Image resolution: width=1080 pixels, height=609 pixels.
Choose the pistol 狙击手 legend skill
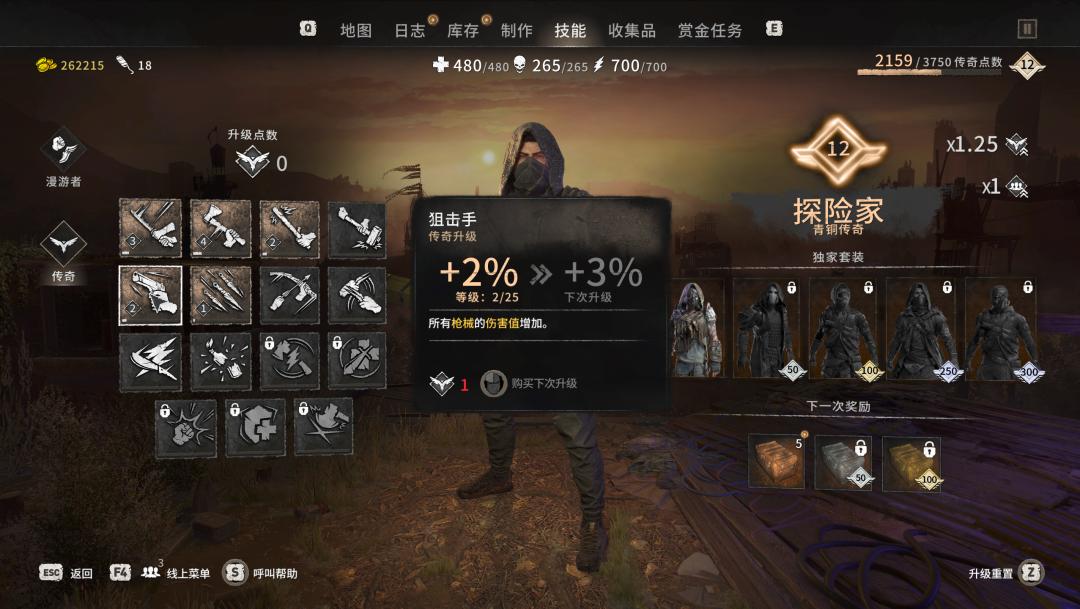coord(150,295)
